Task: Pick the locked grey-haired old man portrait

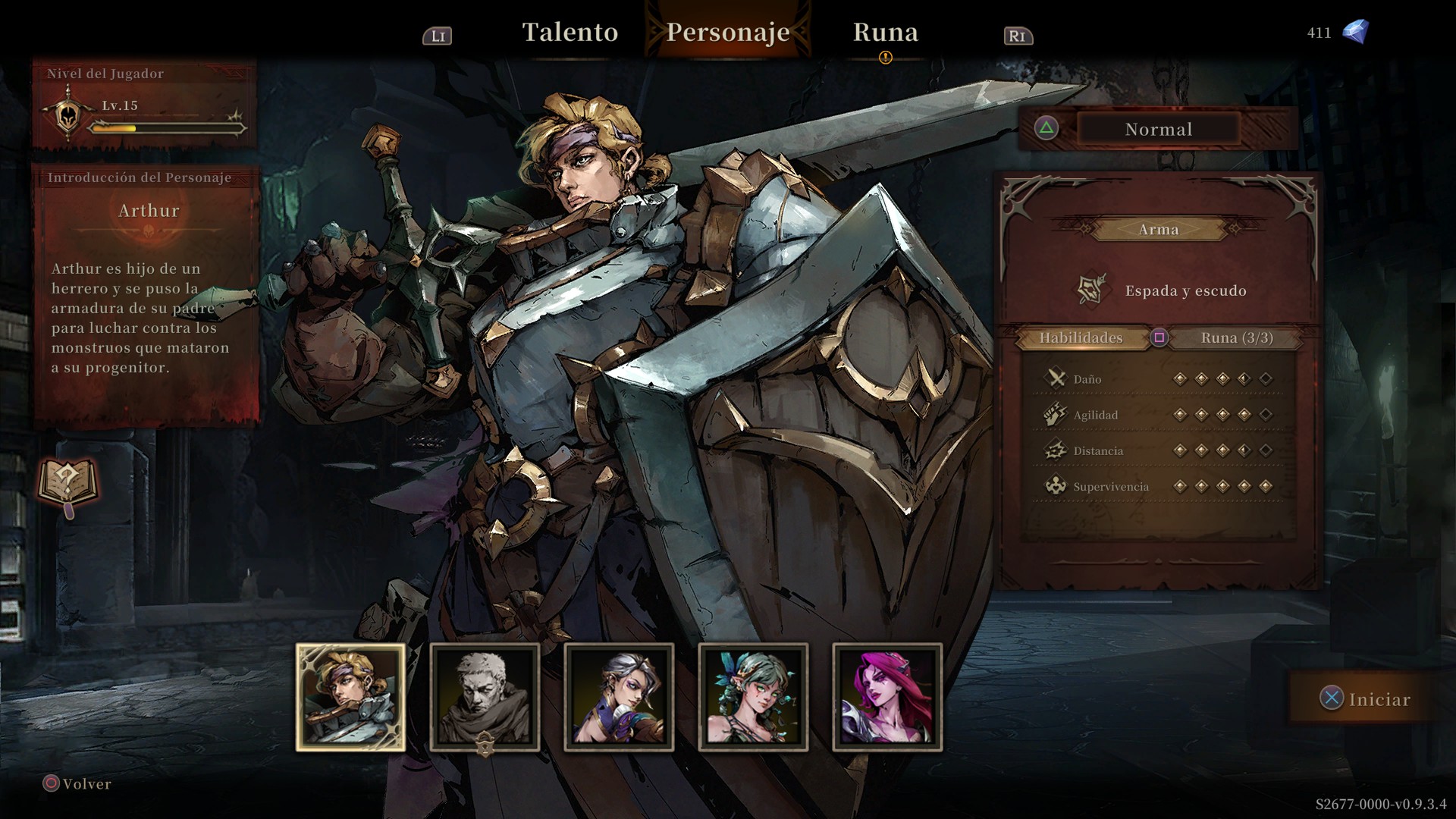Action: point(485,698)
